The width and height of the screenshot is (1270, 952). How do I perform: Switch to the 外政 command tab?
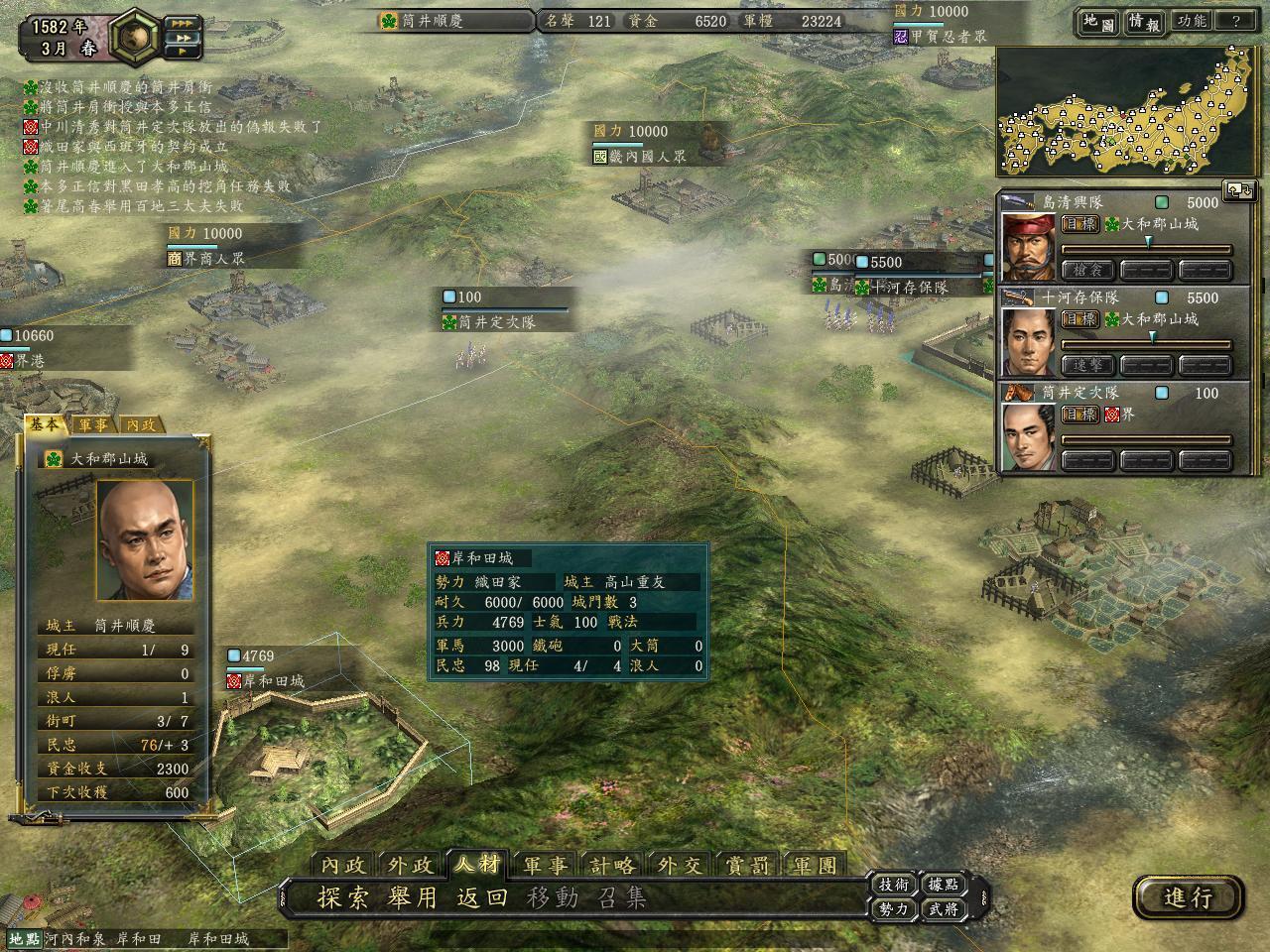(x=411, y=865)
